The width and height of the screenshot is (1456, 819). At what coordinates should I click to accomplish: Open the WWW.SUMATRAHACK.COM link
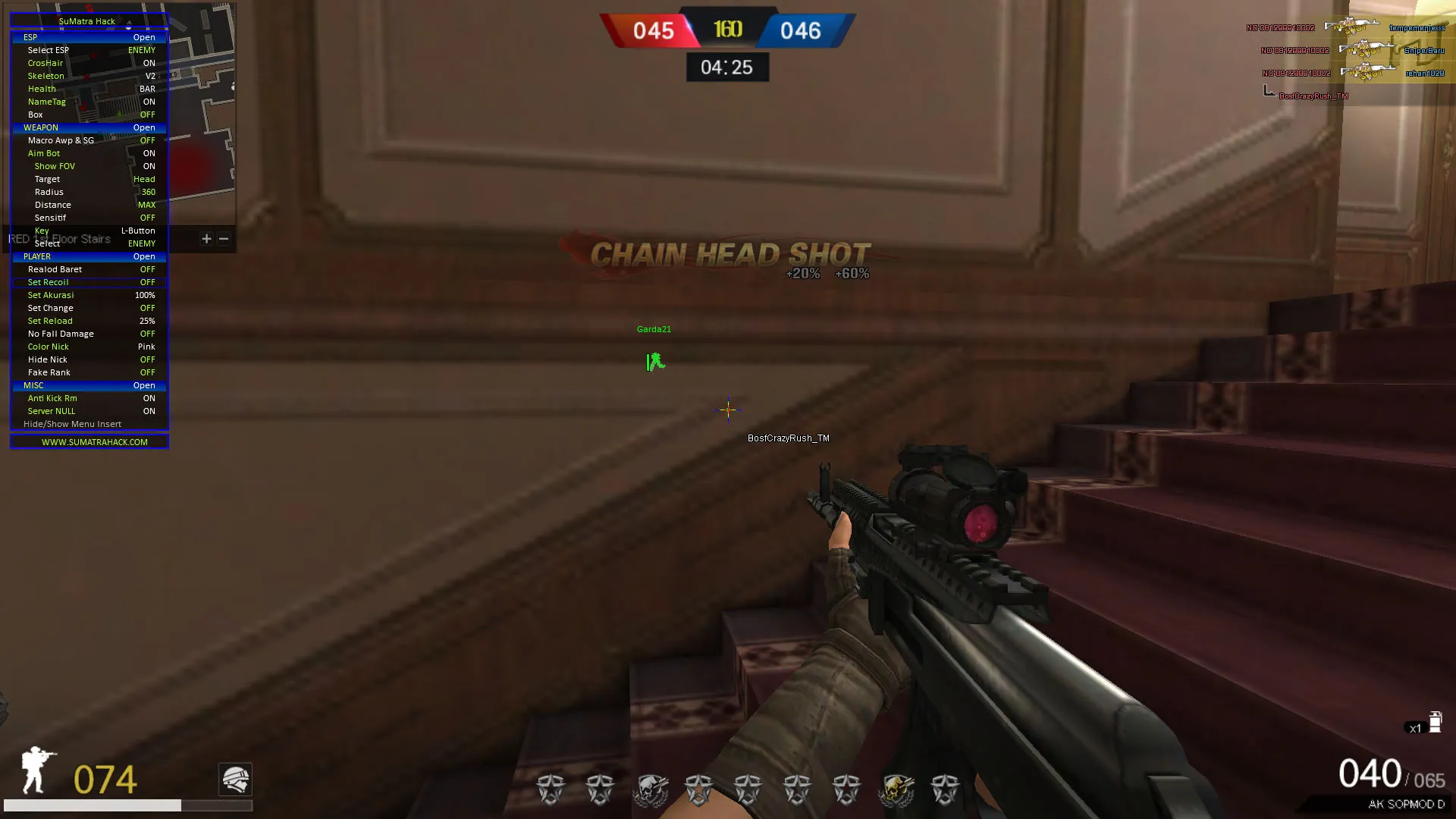click(x=89, y=441)
